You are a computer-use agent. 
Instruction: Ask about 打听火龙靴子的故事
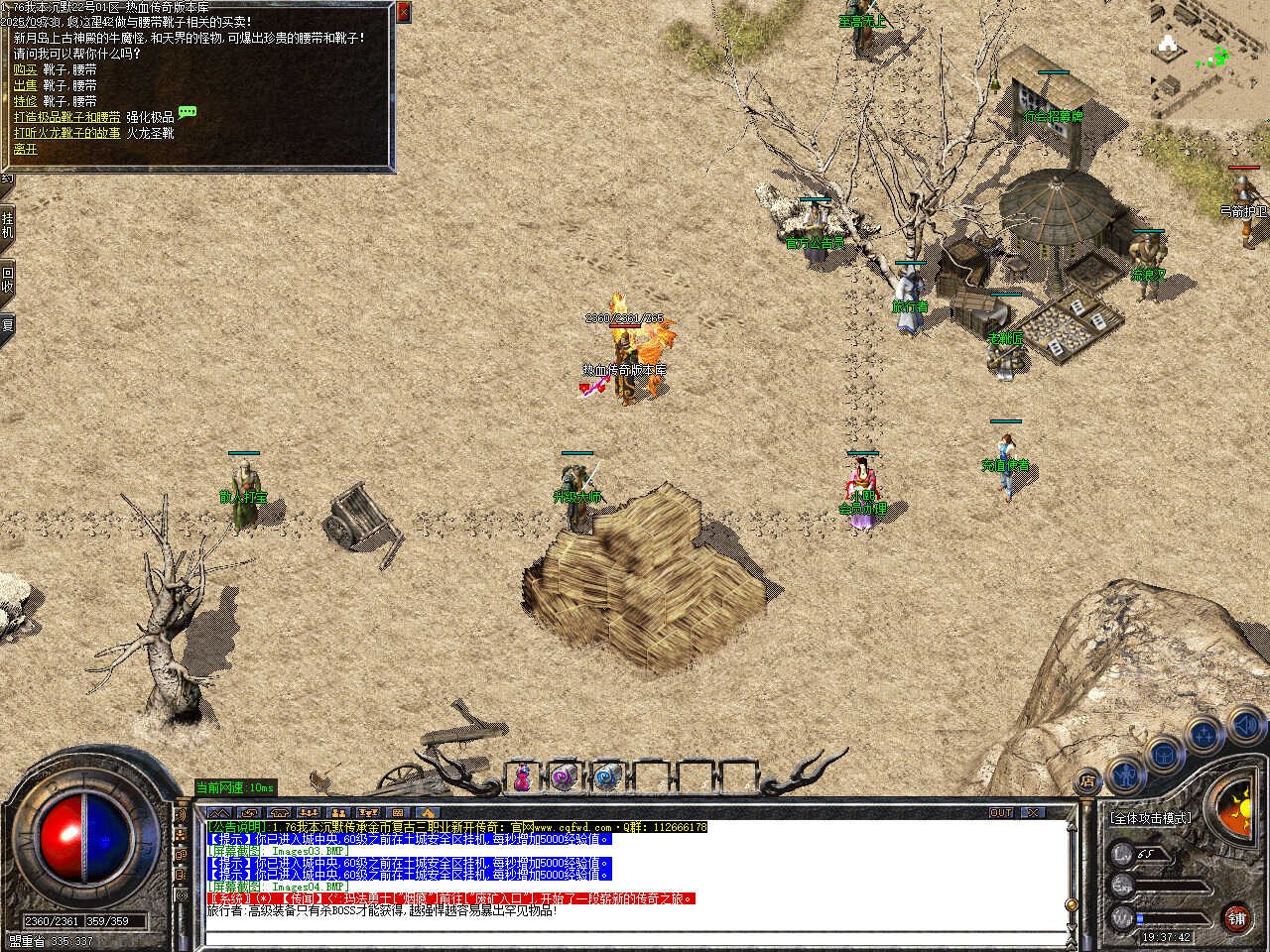(x=66, y=133)
